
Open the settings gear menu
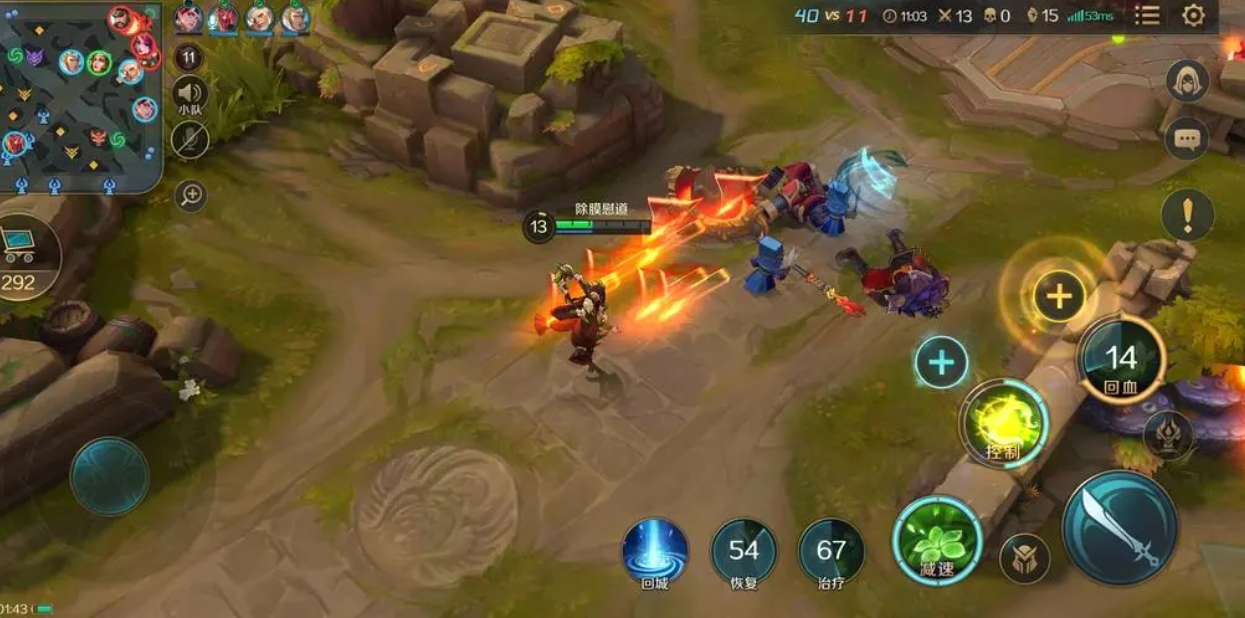coord(1193,16)
